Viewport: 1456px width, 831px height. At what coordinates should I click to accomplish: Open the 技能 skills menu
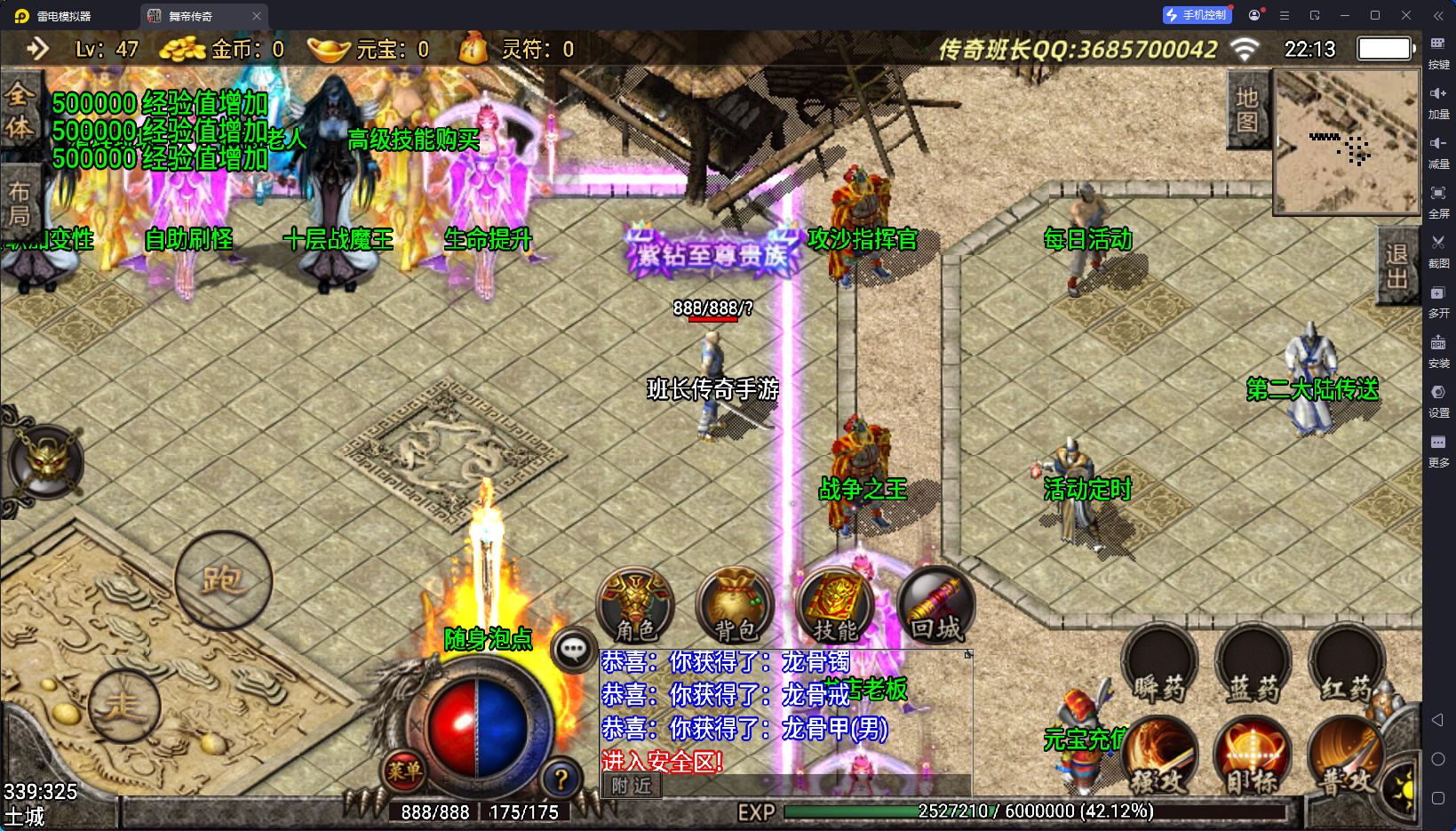tap(835, 606)
